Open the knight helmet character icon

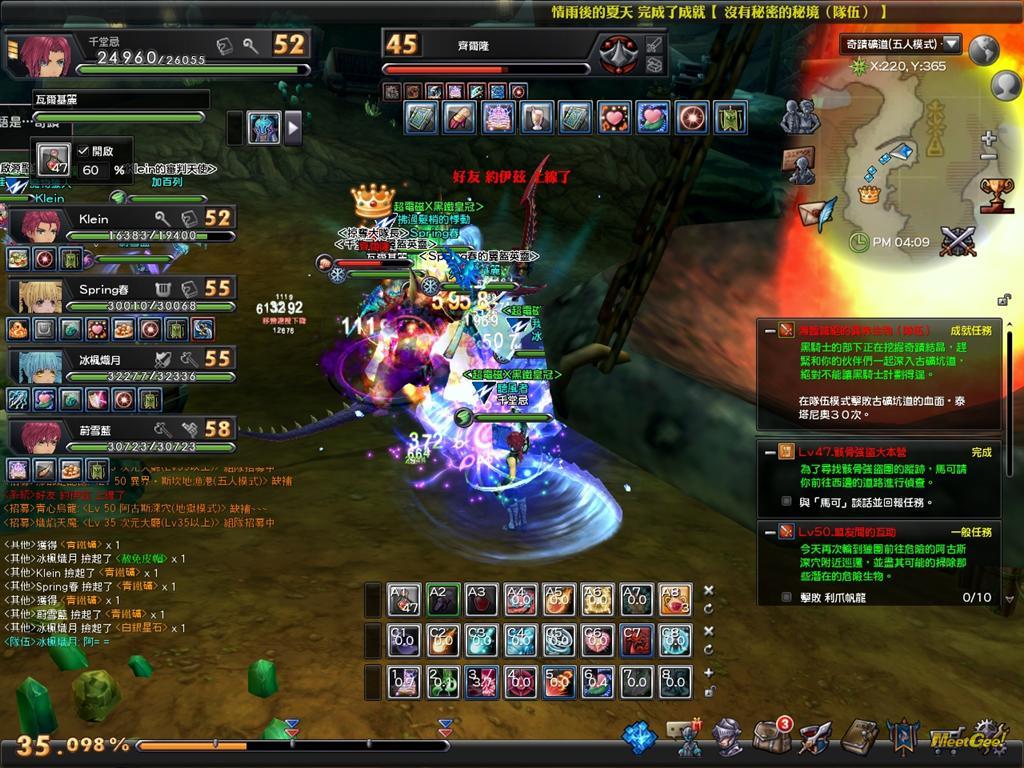[727, 738]
